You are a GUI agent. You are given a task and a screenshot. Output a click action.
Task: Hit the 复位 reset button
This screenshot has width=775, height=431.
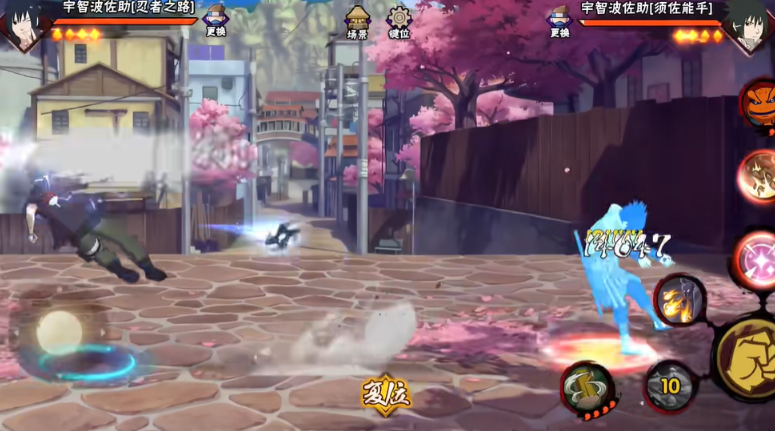[x=386, y=393]
